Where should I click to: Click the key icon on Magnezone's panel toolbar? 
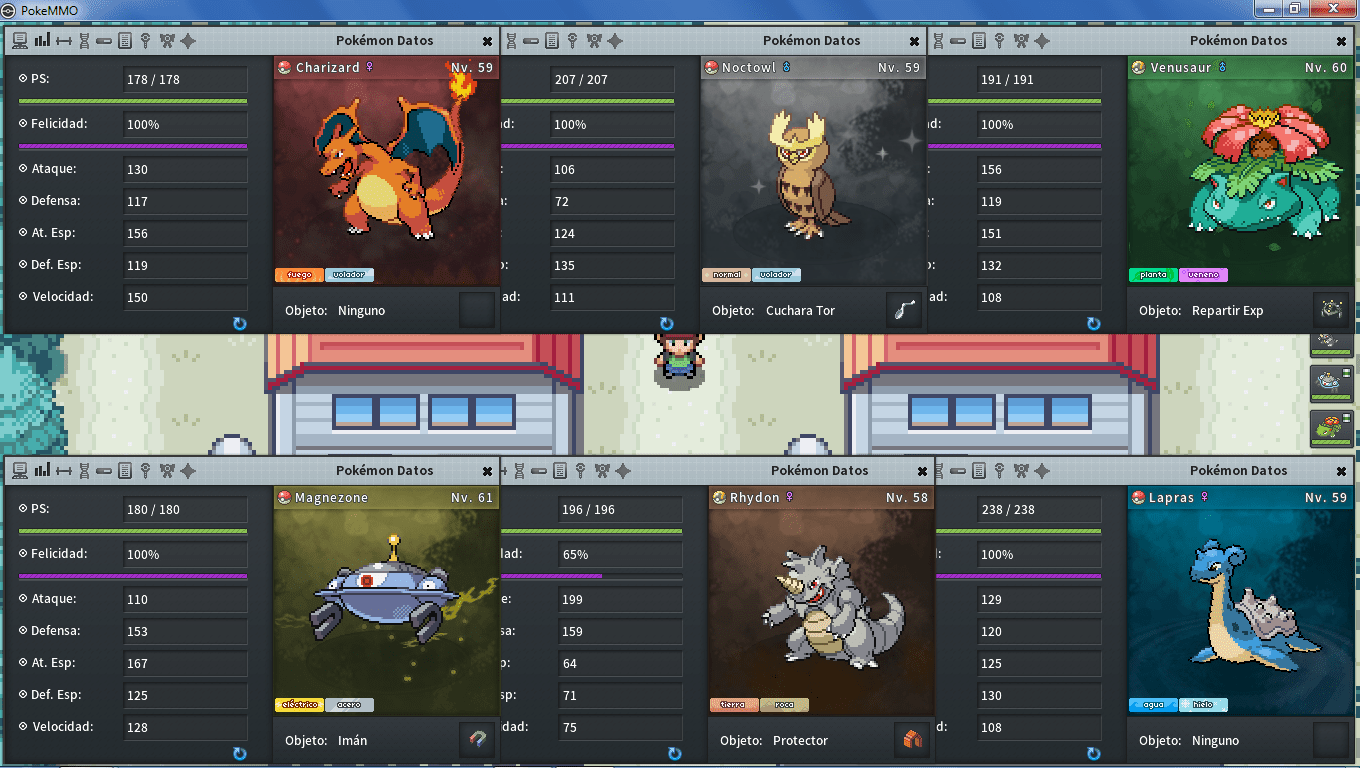pyautogui.click(x=146, y=471)
